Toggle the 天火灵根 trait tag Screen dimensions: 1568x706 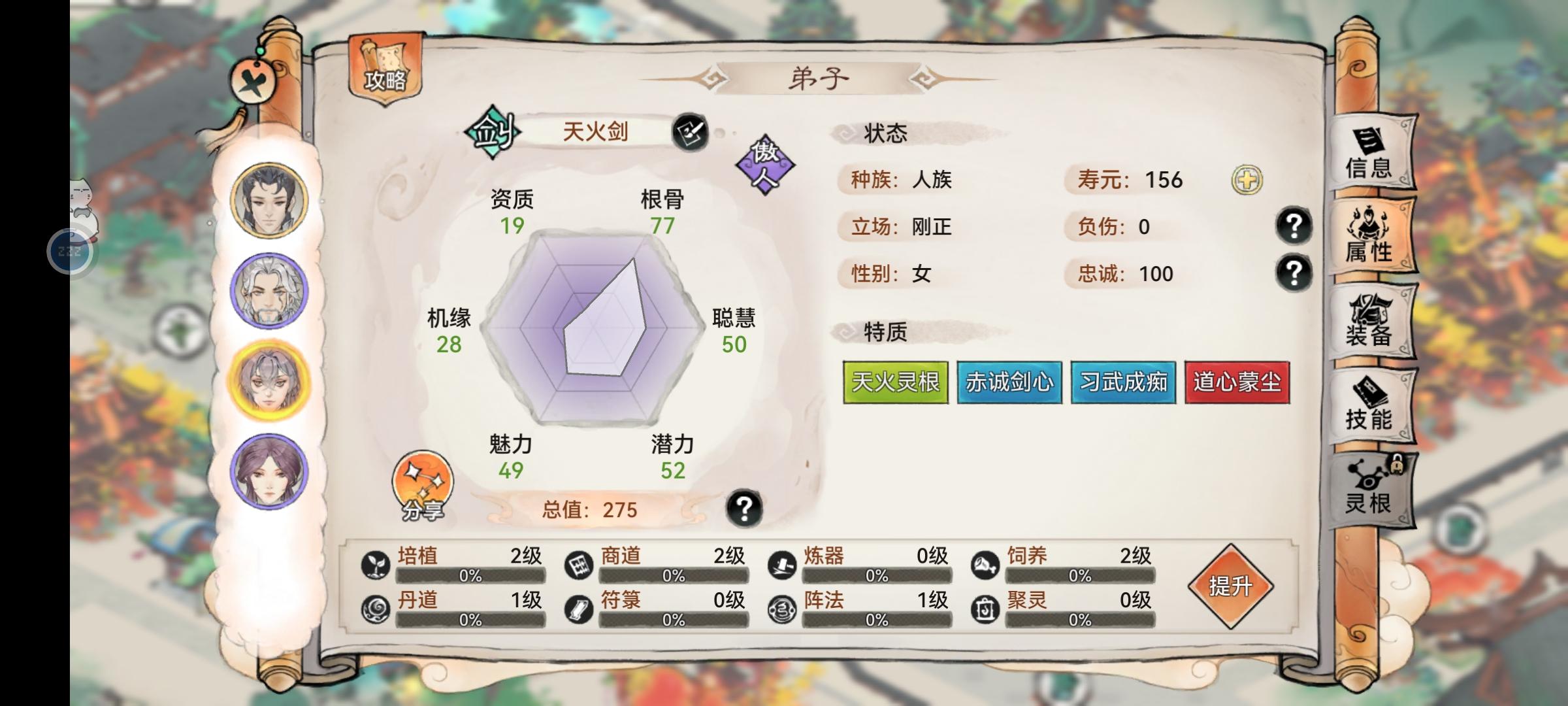click(x=895, y=384)
